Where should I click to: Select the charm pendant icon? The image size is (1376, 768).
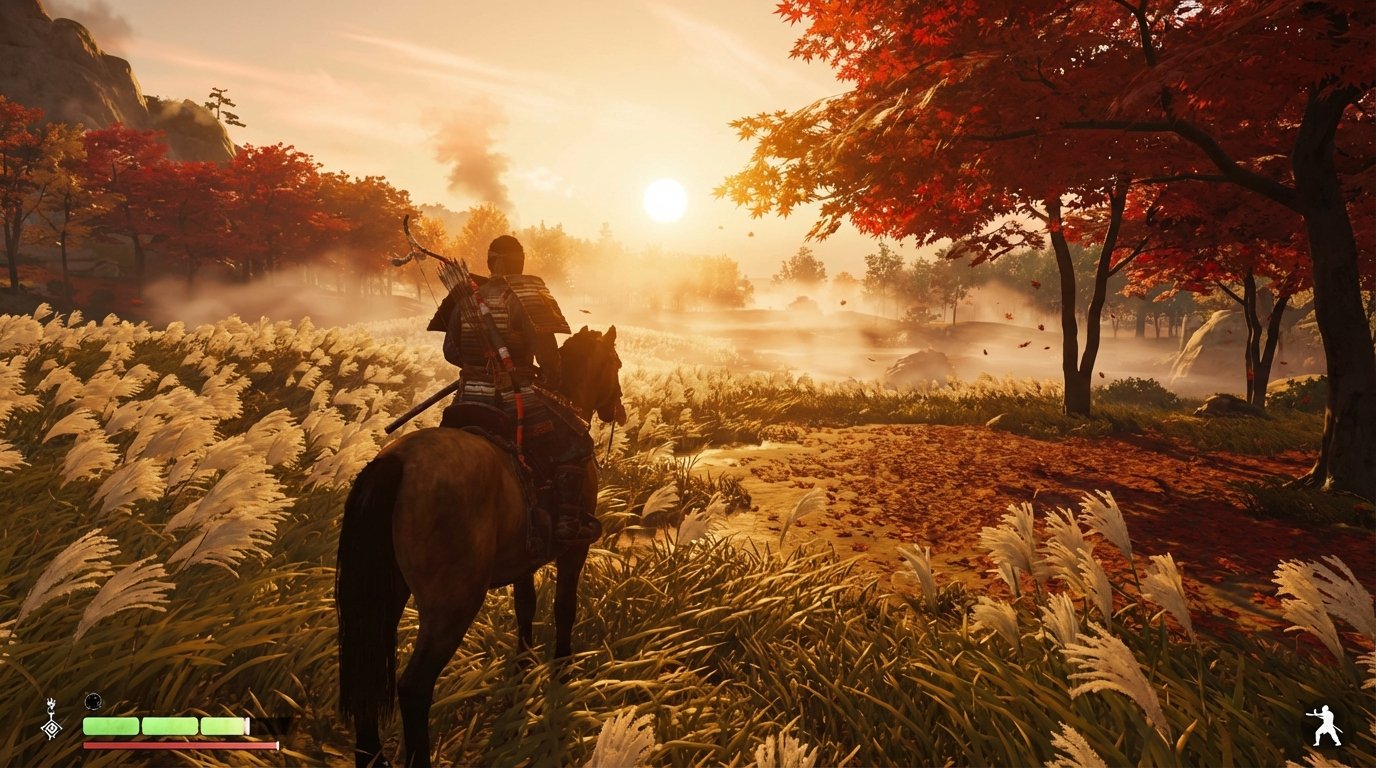point(50,727)
